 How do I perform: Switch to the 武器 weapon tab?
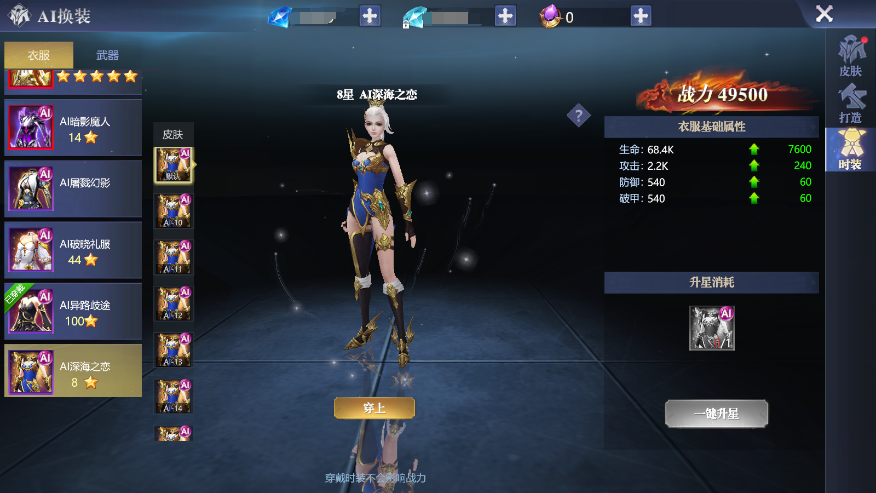107,55
